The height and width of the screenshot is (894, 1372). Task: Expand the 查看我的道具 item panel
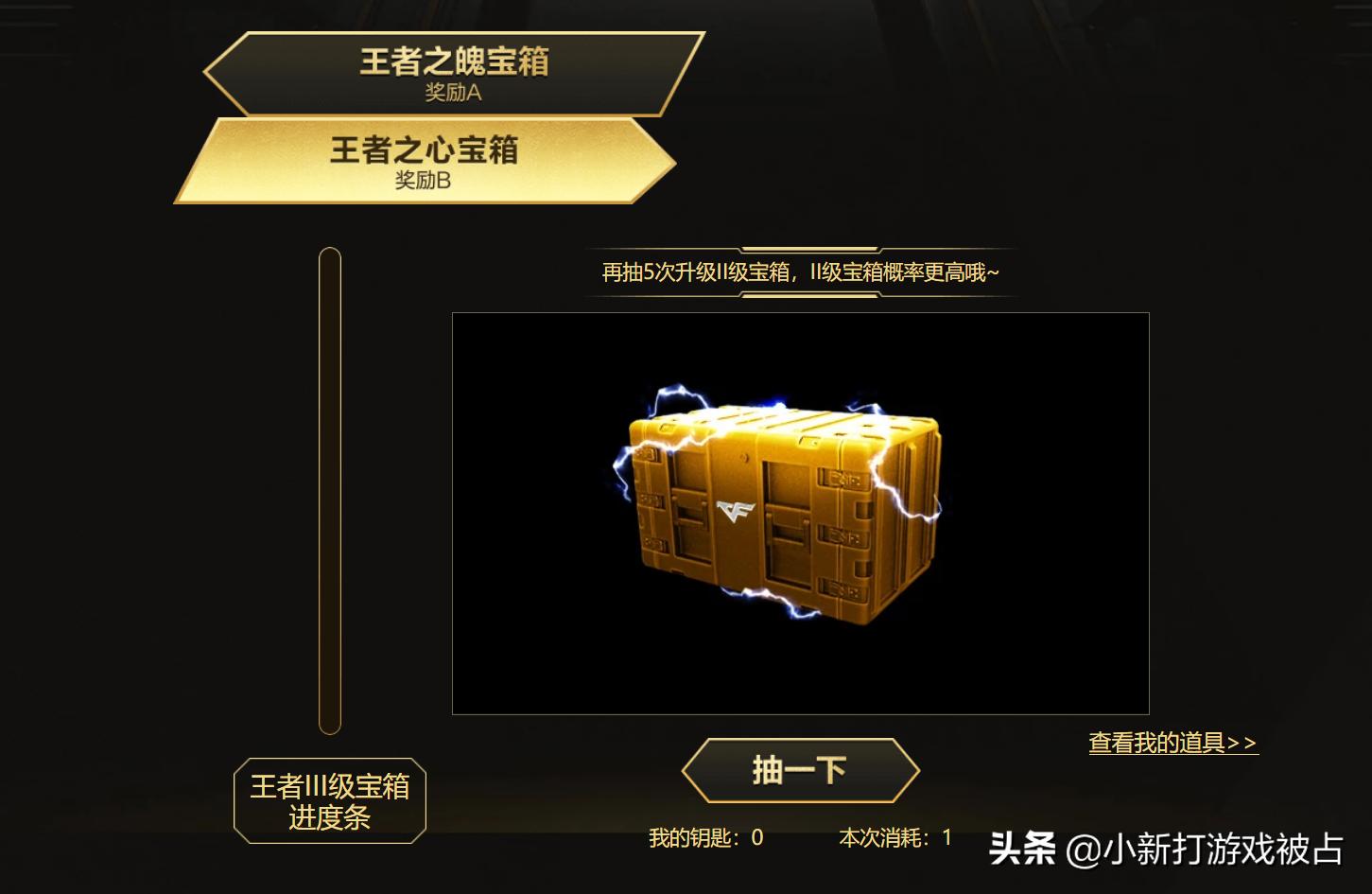click(1172, 744)
